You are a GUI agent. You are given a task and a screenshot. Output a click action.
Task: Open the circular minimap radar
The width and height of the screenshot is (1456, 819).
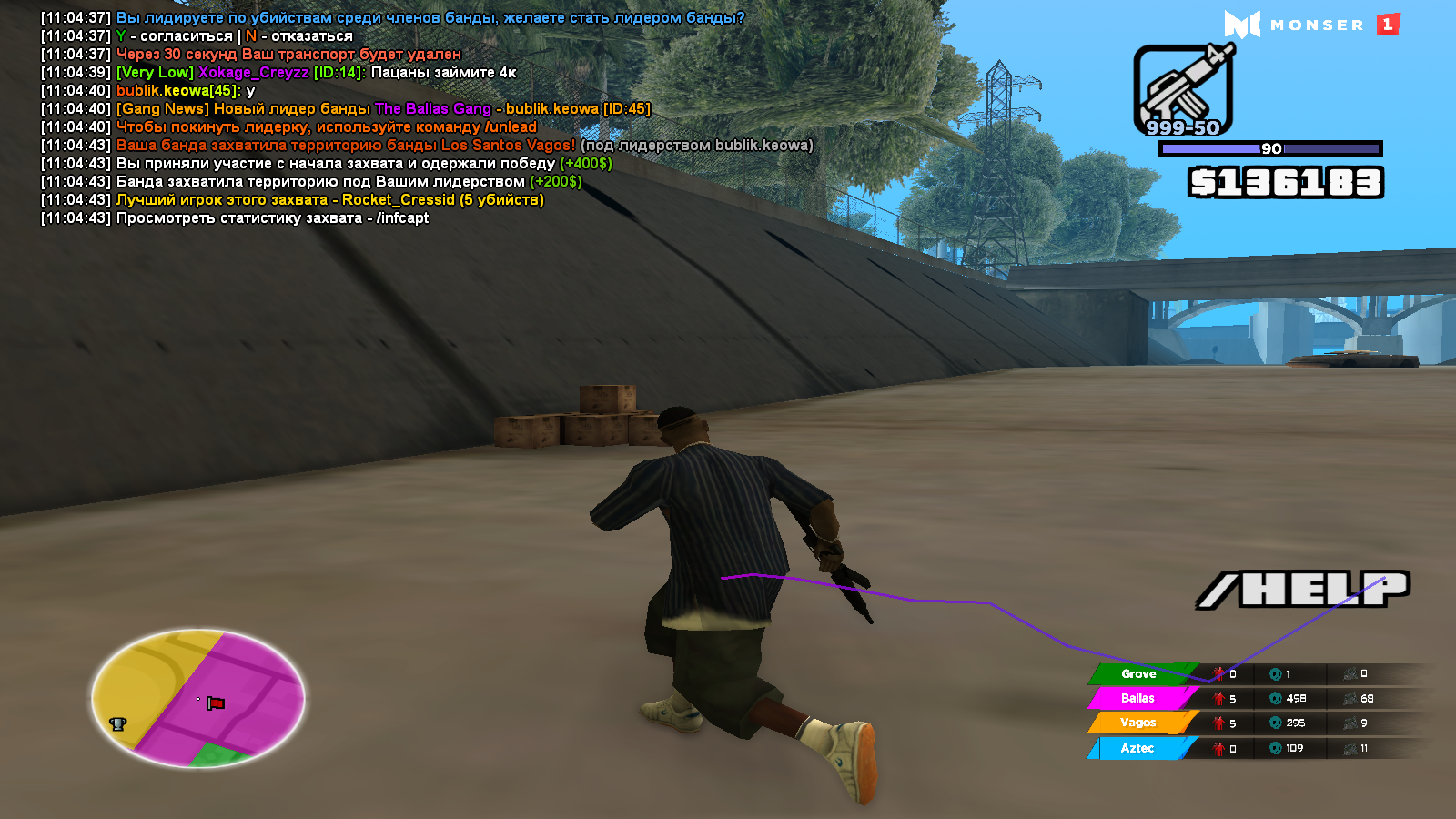pos(198,698)
